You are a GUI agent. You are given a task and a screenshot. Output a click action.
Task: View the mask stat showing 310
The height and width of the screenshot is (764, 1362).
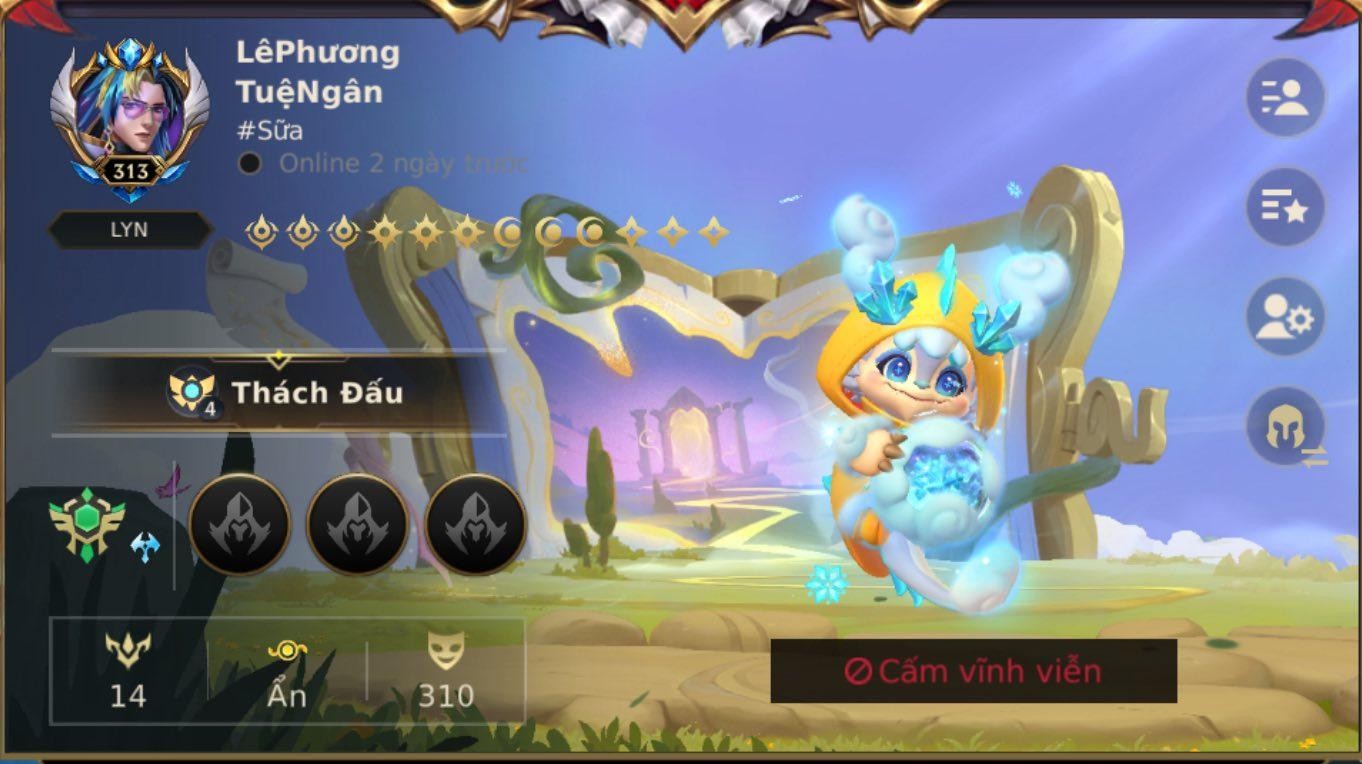pyautogui.click(x=446, y=671)
